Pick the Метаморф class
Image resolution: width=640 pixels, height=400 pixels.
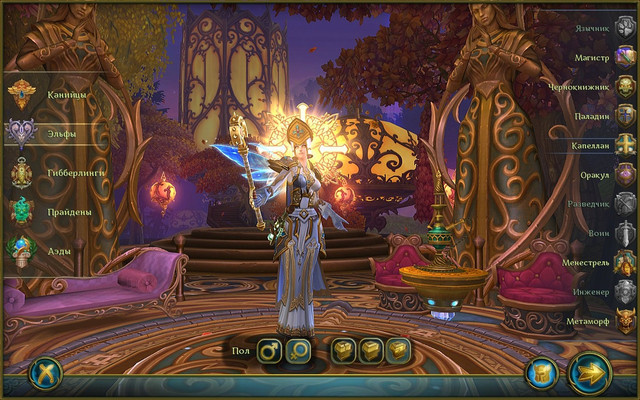coord(625,322)
